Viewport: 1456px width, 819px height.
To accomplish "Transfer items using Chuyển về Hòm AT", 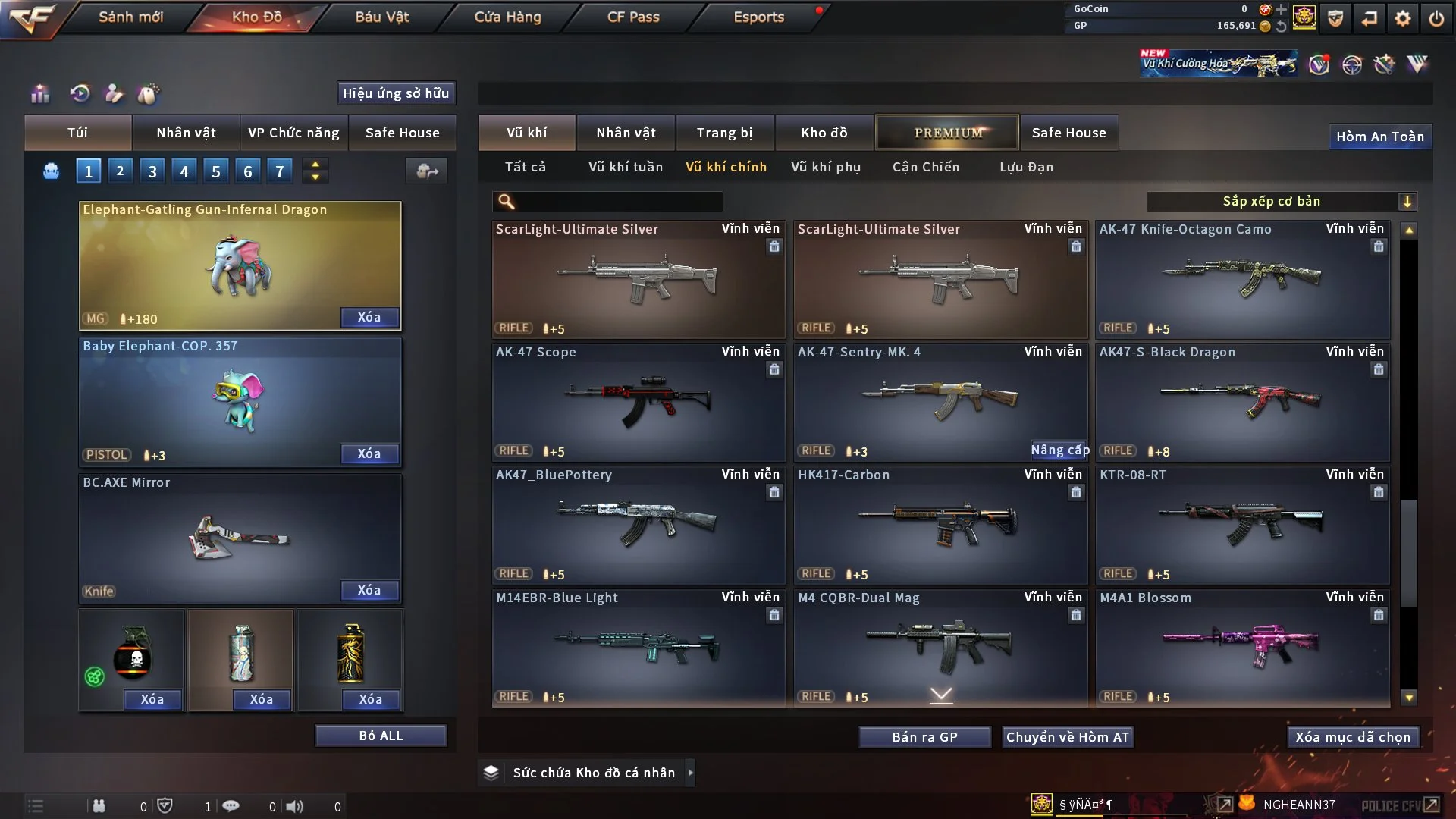I will tap(1068, 737).
